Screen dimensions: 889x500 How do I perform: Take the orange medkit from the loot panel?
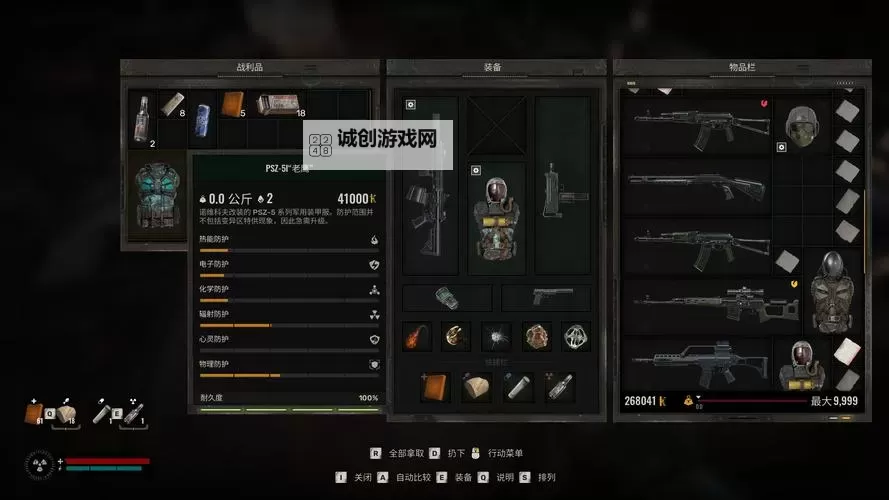(x=232, y=105)
